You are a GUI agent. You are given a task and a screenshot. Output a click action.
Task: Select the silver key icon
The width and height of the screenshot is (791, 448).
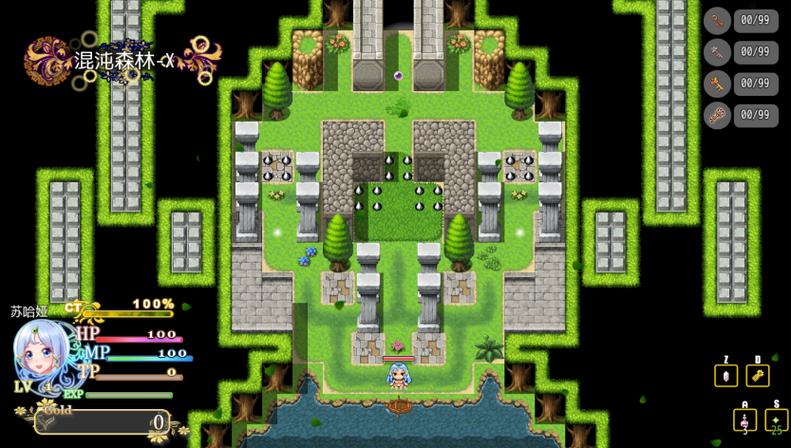tap(718, 51)
